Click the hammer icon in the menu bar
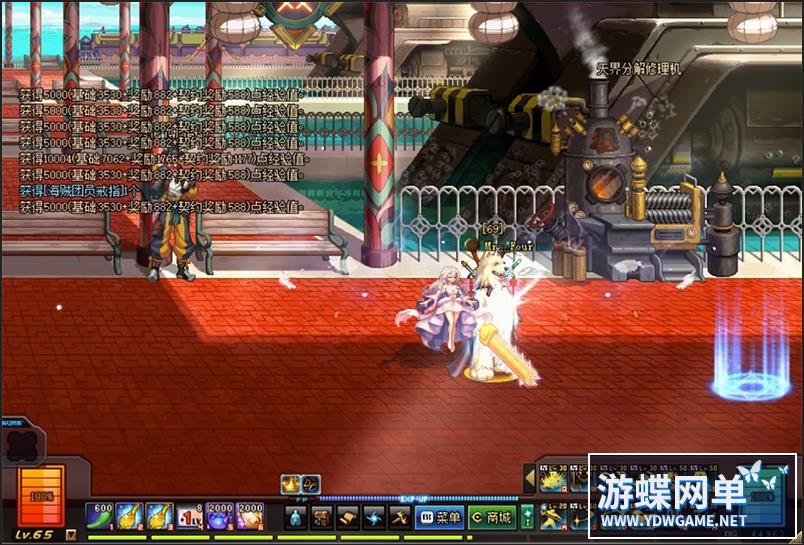Viewport: 804px width, 545px height. click(399, 517)
